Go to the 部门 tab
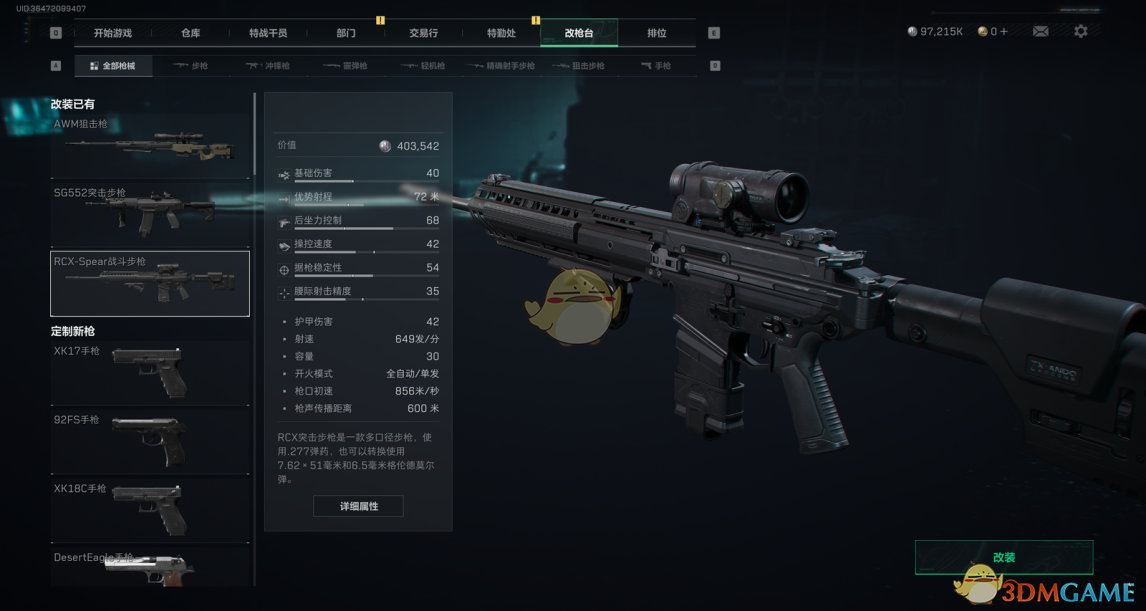The height and width of the screenshot is (611, 1146). 346,33
